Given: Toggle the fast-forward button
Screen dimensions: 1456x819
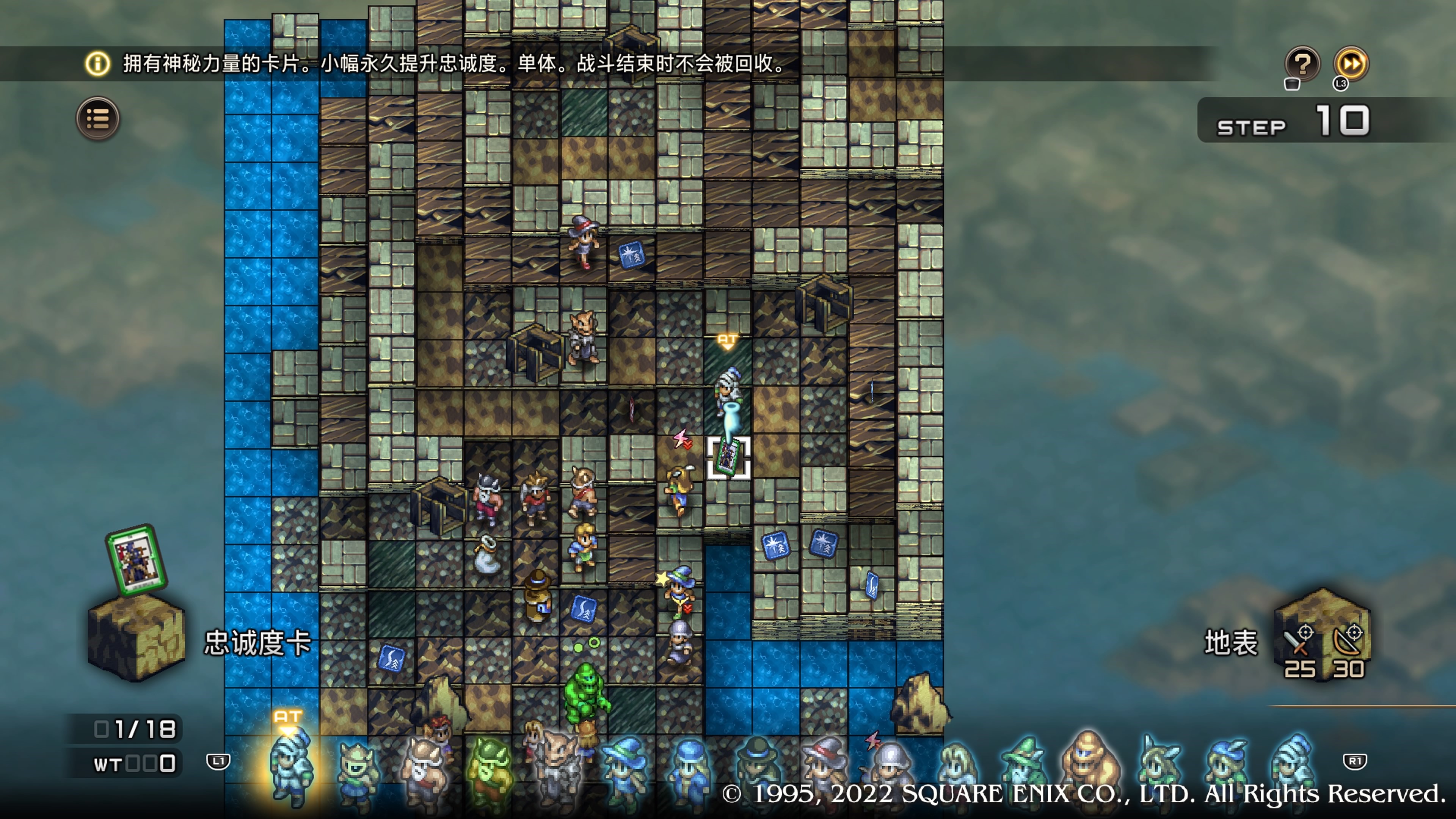Looking at the screenshot, I should (x=1351, y=64).
